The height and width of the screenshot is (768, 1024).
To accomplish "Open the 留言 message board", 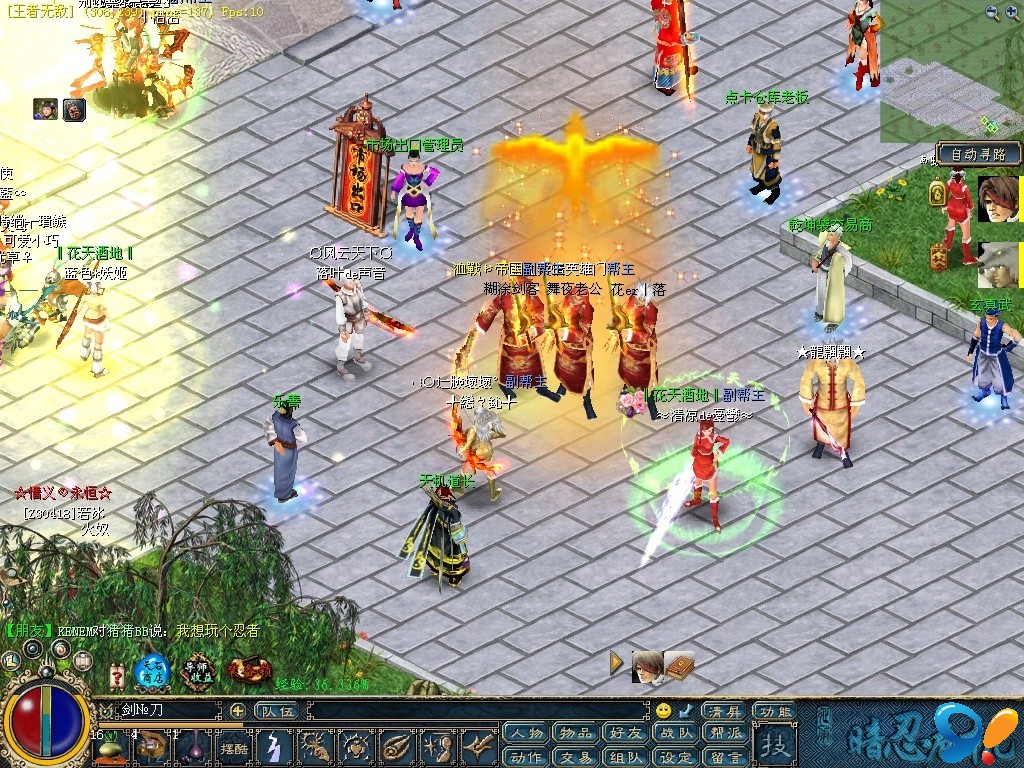I will 727,757.
